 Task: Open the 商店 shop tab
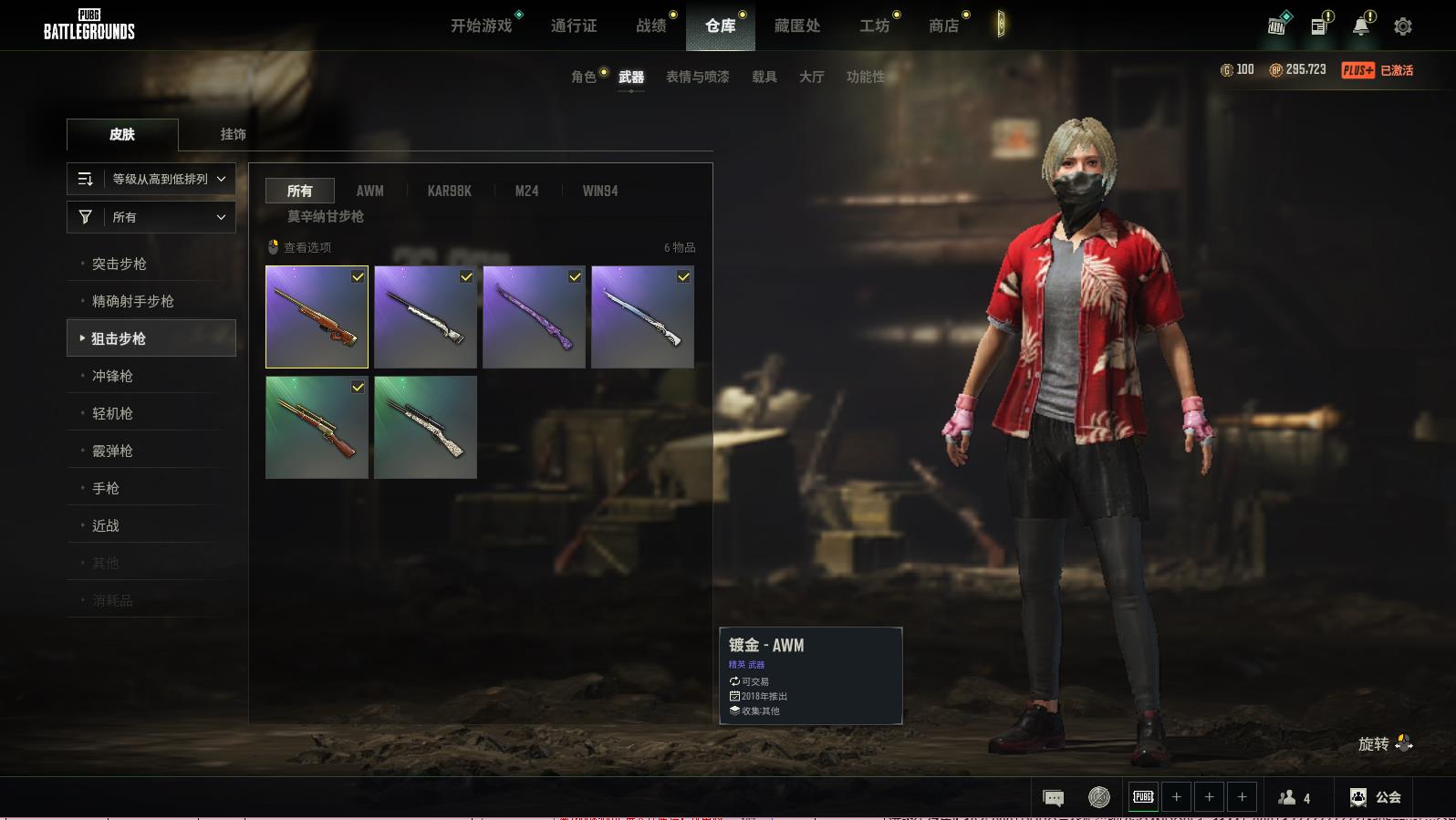(x=944, y=26)
